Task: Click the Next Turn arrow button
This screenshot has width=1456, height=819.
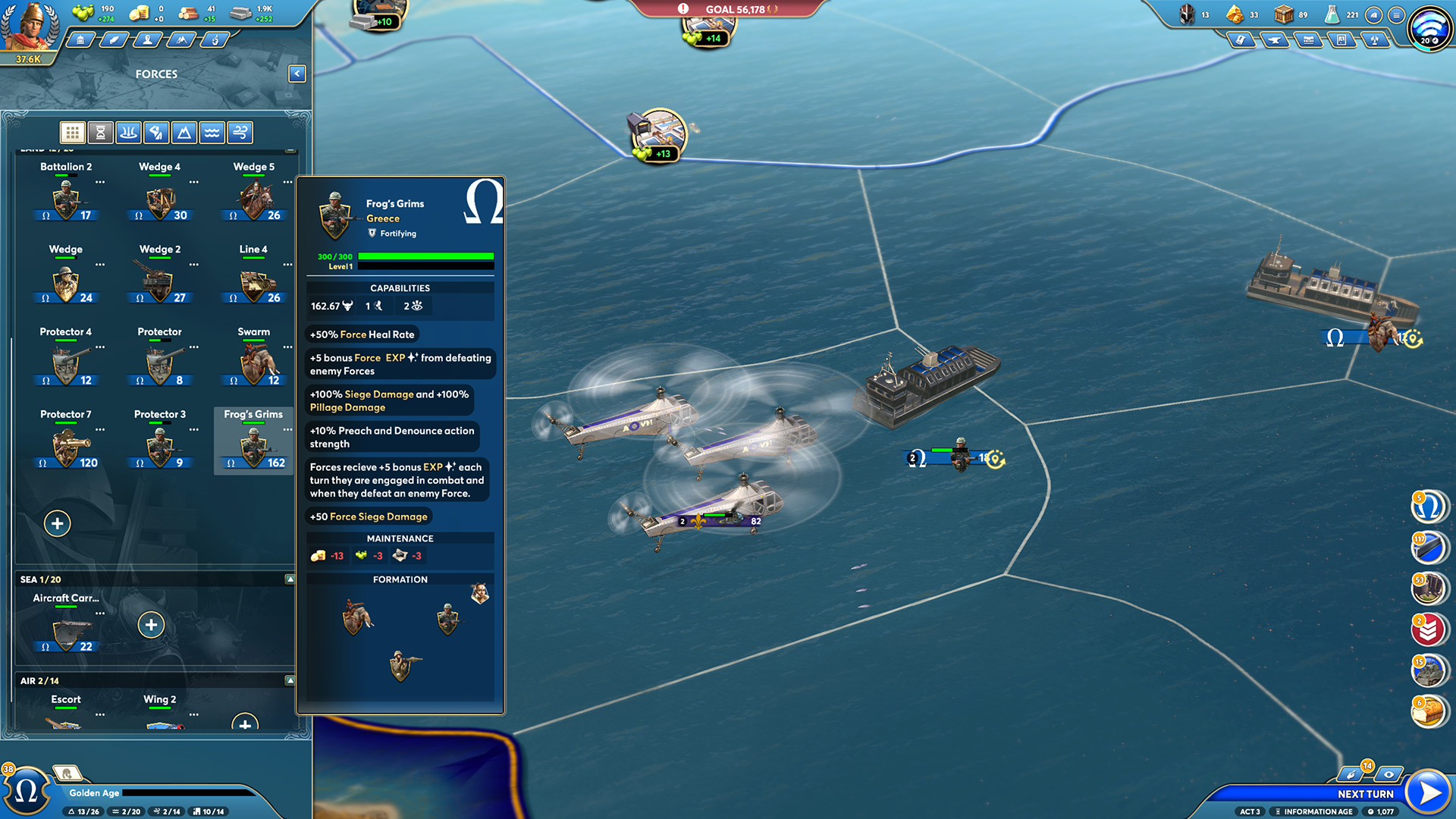Action: tap(1429, 792)
